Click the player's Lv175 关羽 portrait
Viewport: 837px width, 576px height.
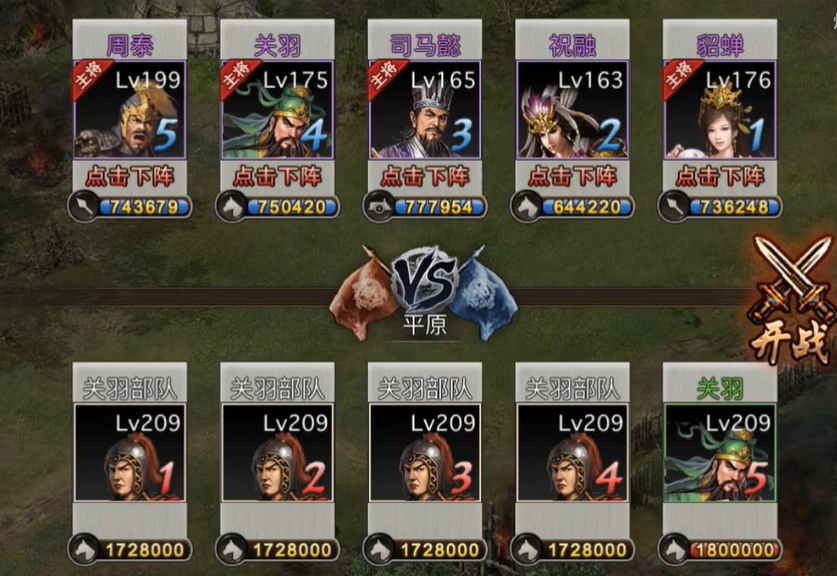pos(277,110)
